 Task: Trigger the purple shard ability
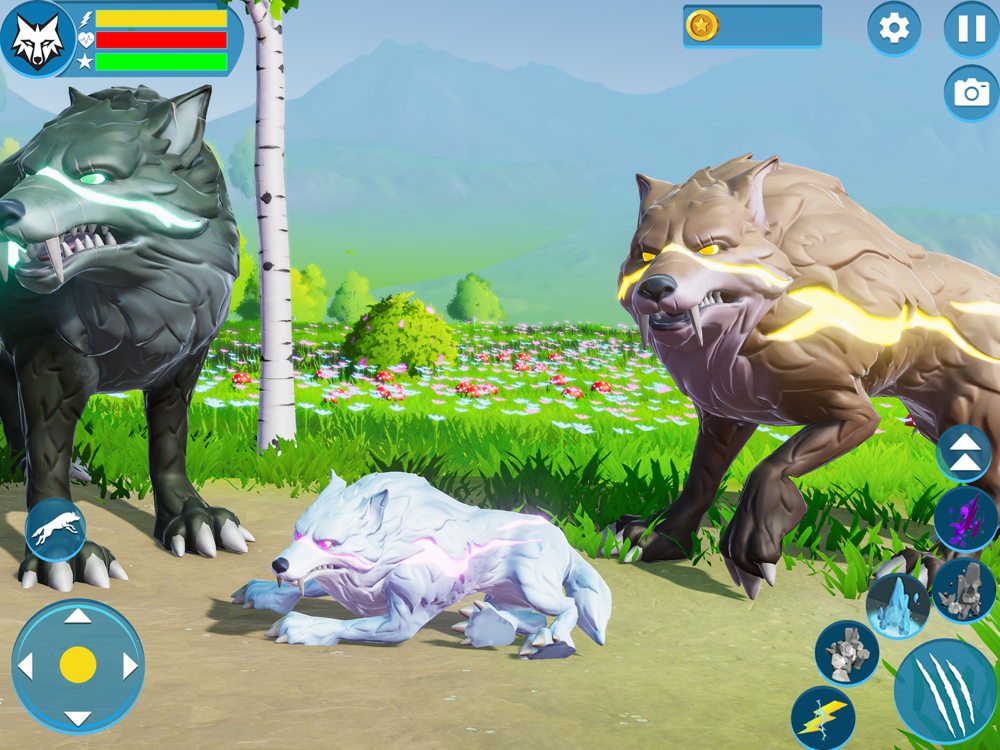coord(965,520)
